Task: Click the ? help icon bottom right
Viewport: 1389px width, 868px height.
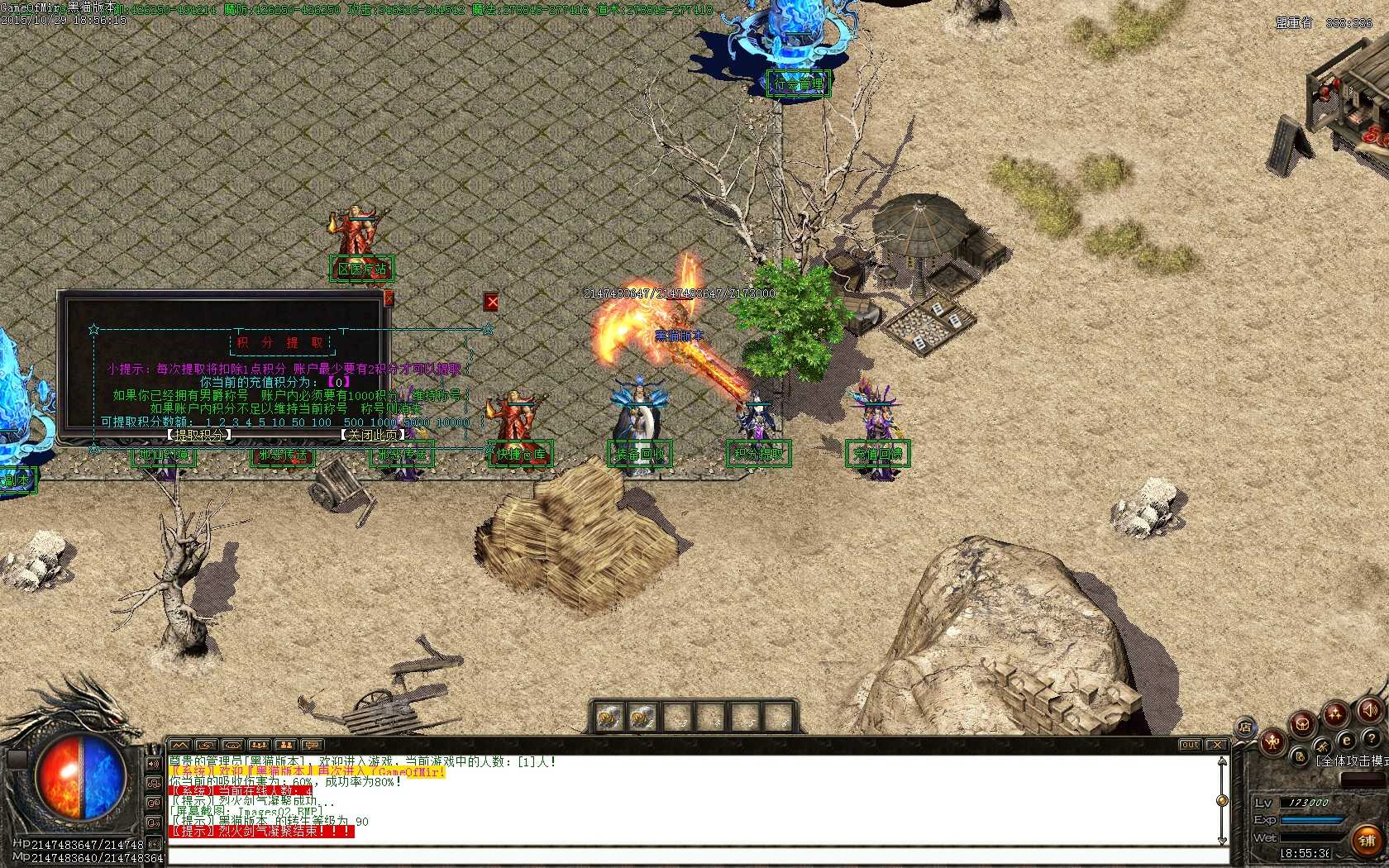Action: [1372, 738]
